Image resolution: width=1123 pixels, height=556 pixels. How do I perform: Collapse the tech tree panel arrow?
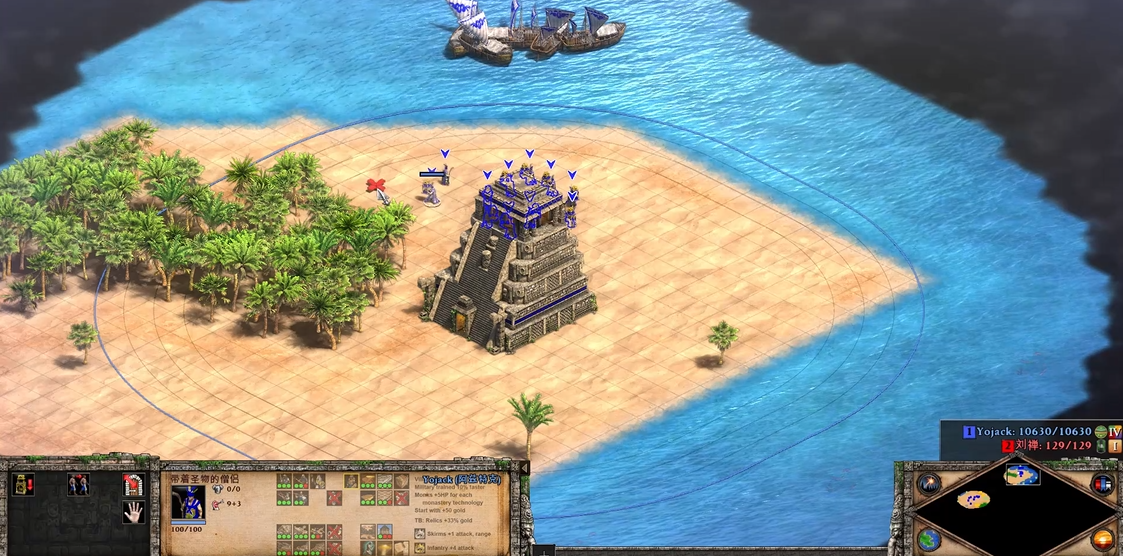(522, 467)
